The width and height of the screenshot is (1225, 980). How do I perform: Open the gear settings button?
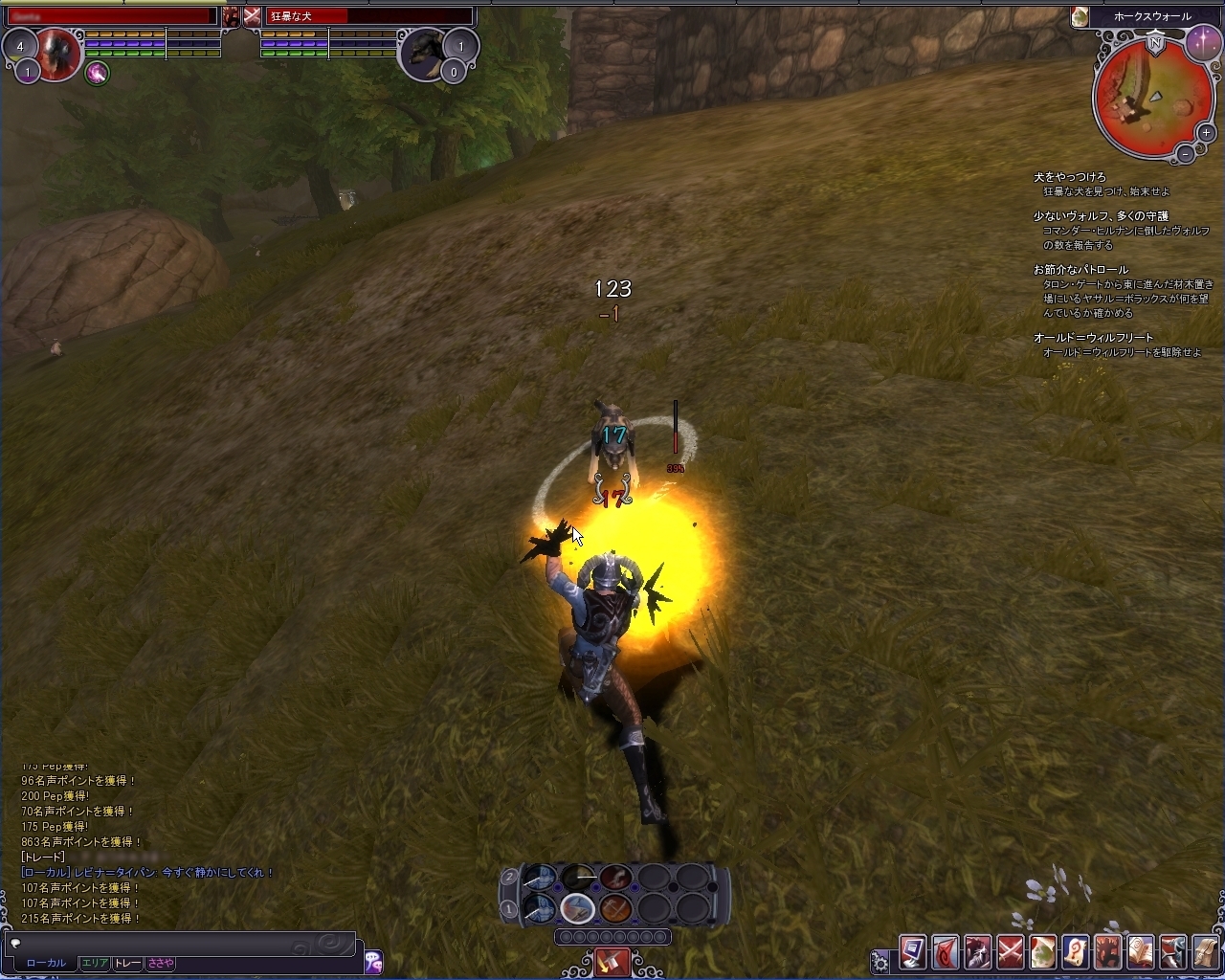click(x=880, y=961)
